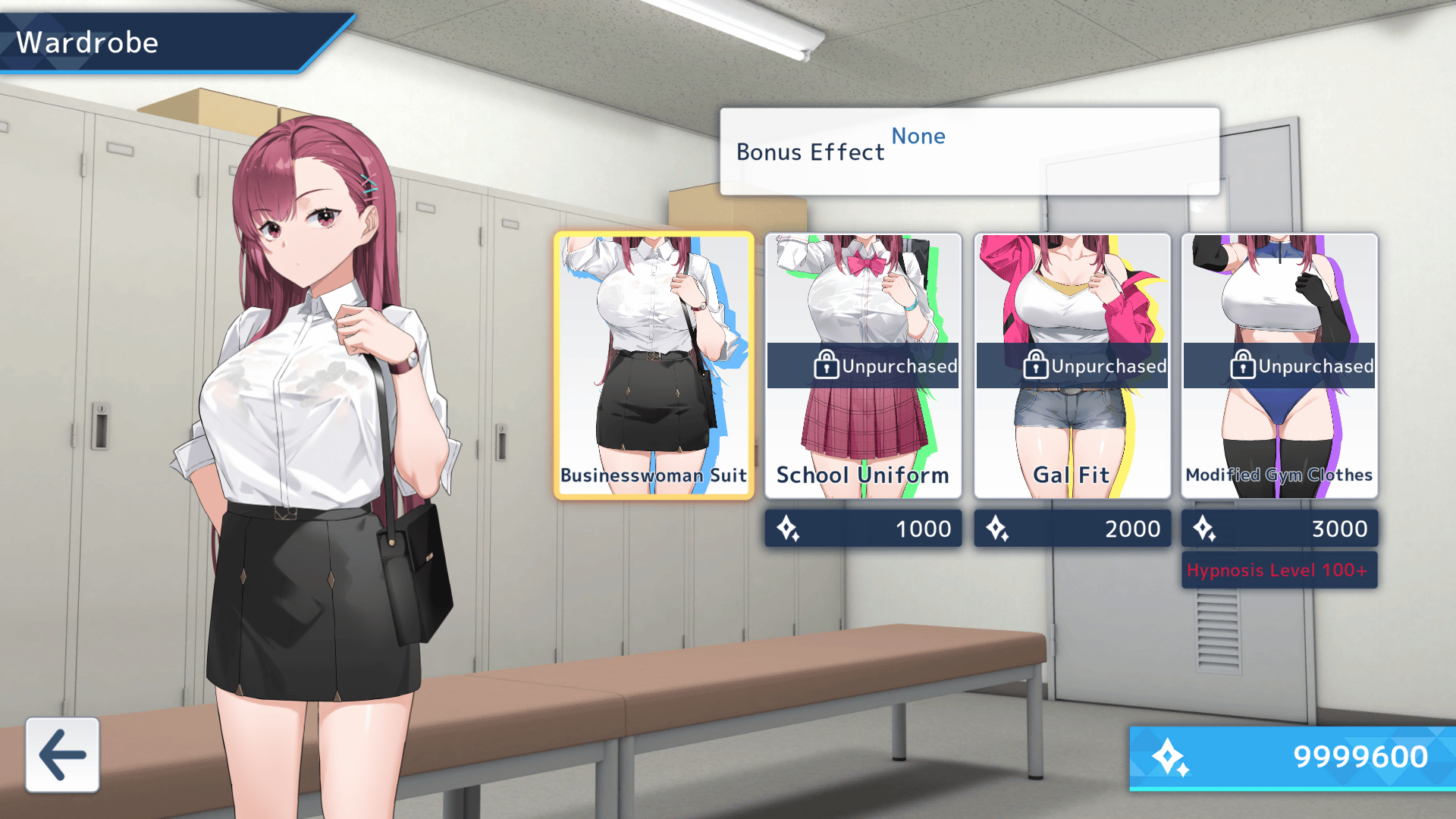Buy School Uniform for 1000 points
This screenshot has height=819, width=1456.
click(863, 529)
